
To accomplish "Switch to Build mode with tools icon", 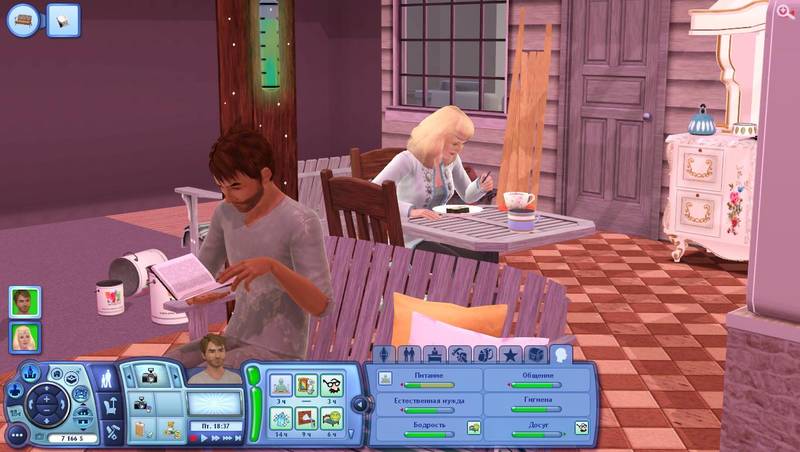I will pos(111,432).
